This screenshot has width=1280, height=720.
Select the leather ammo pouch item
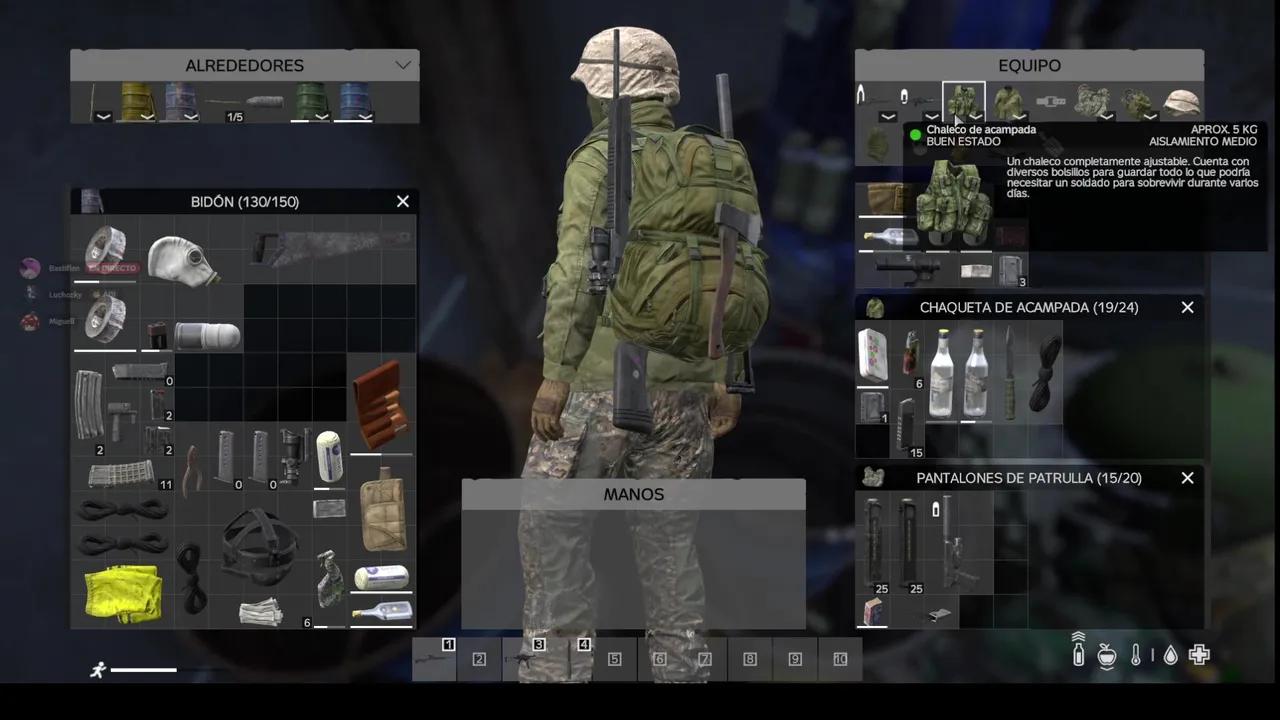coord(380,402)
